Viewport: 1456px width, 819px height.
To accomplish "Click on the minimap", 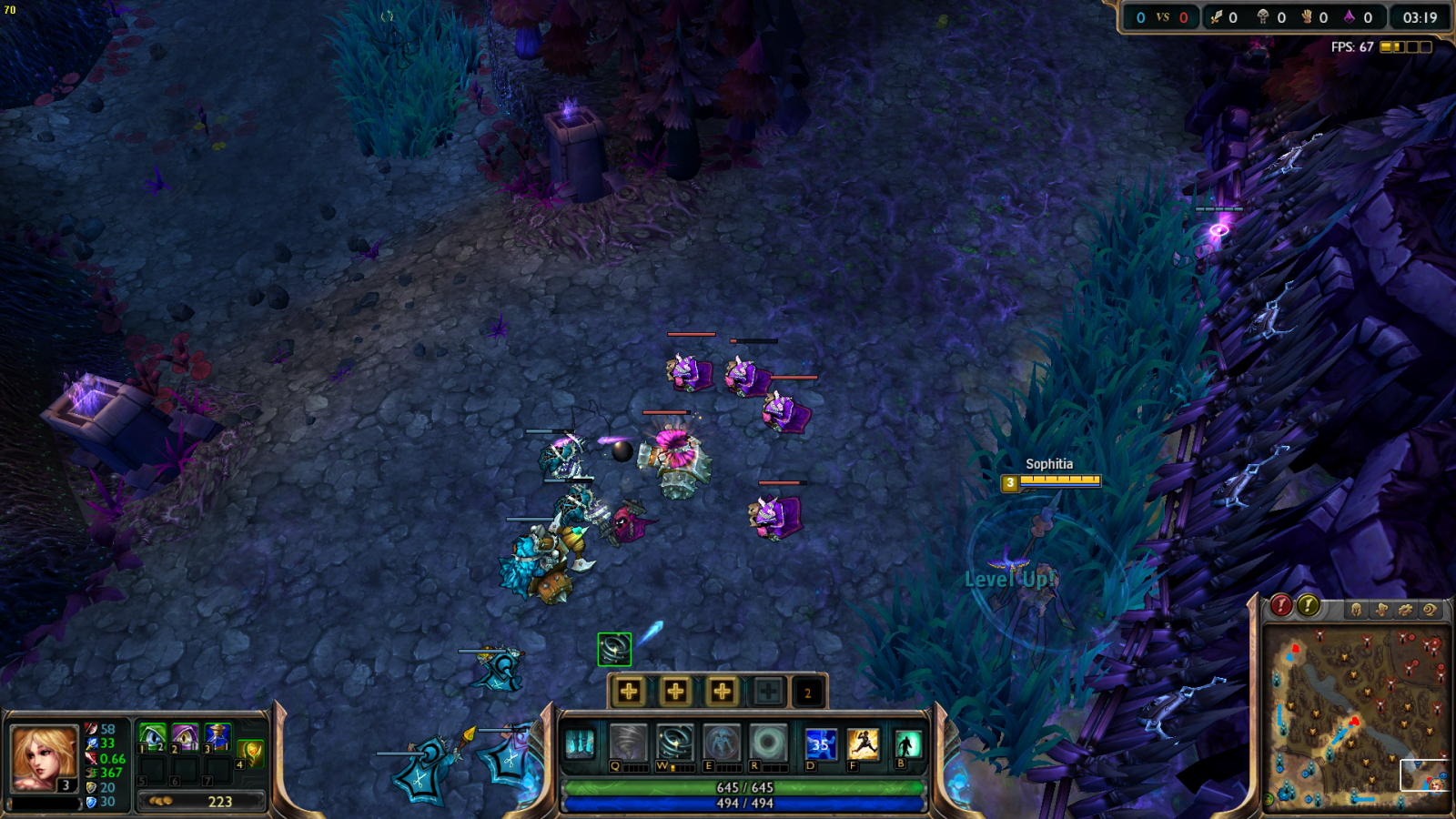I will [1356, 717].
